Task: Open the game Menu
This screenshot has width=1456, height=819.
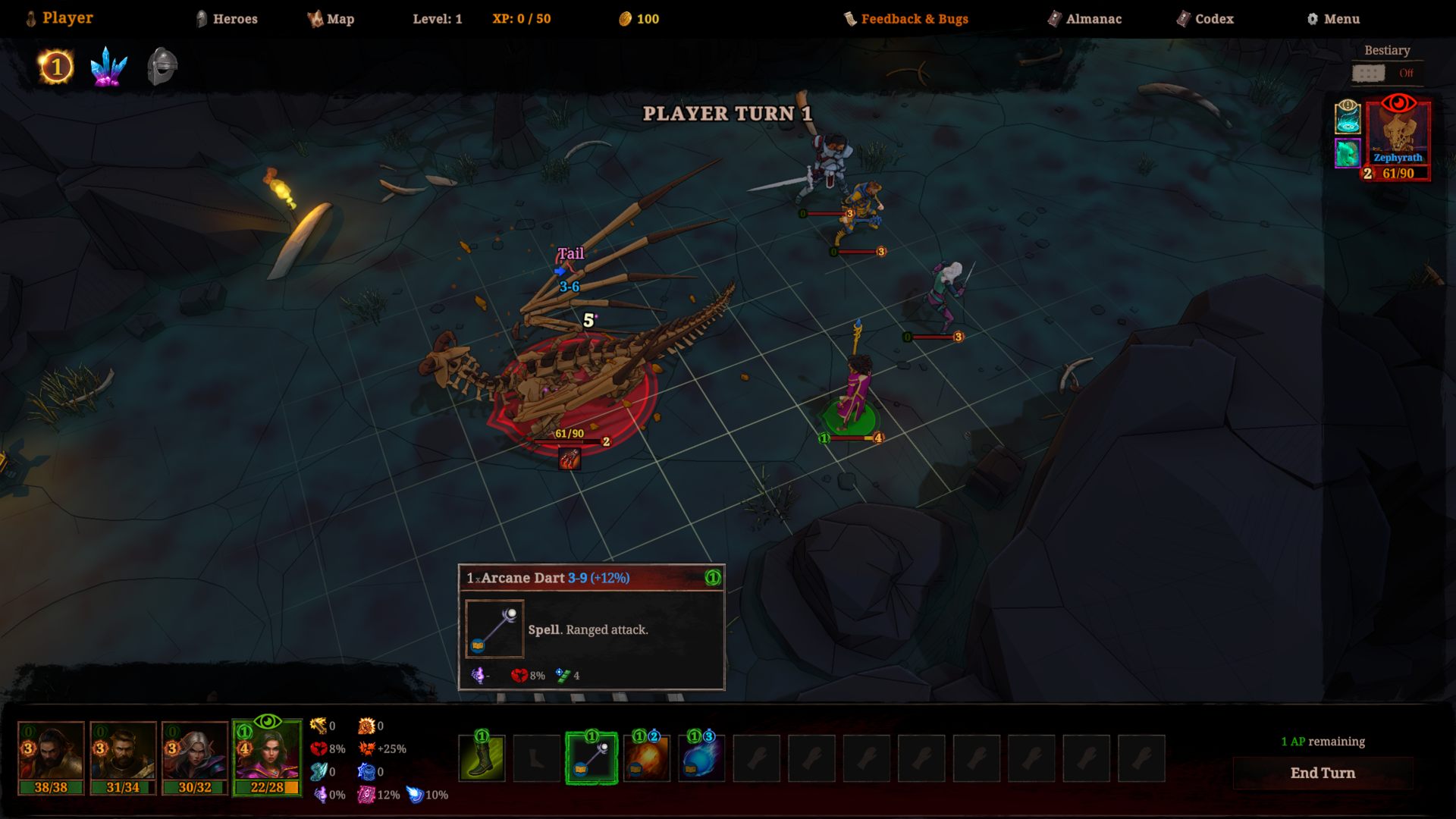Action: pyautogui.click(x=1333, y=19)
